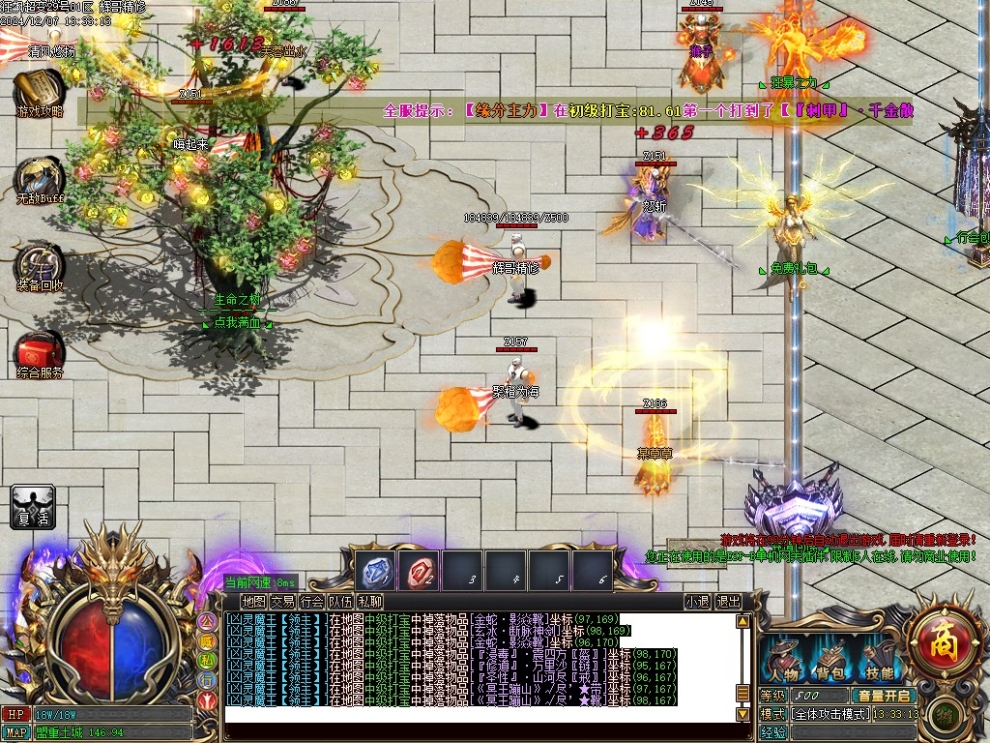Switch to the 交易 trade tab
990x743 pixels.
coord(283,602)
